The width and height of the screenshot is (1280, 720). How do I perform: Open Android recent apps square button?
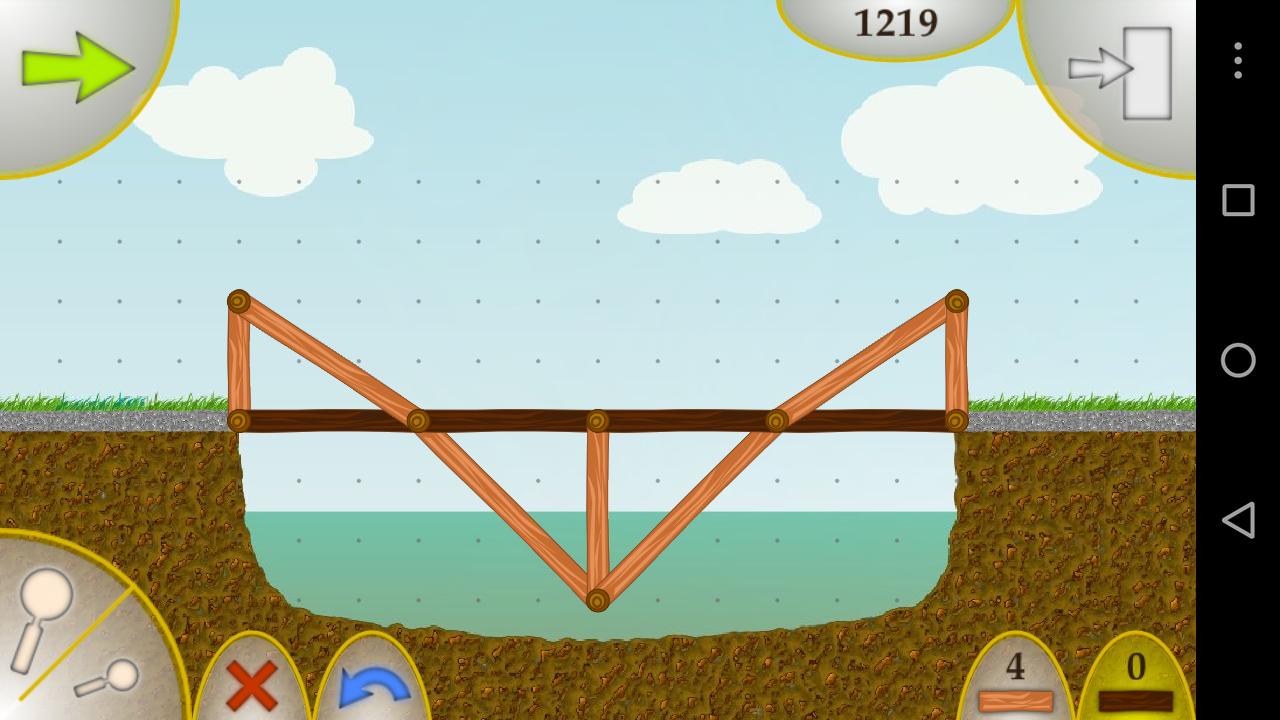[1237, 200]
